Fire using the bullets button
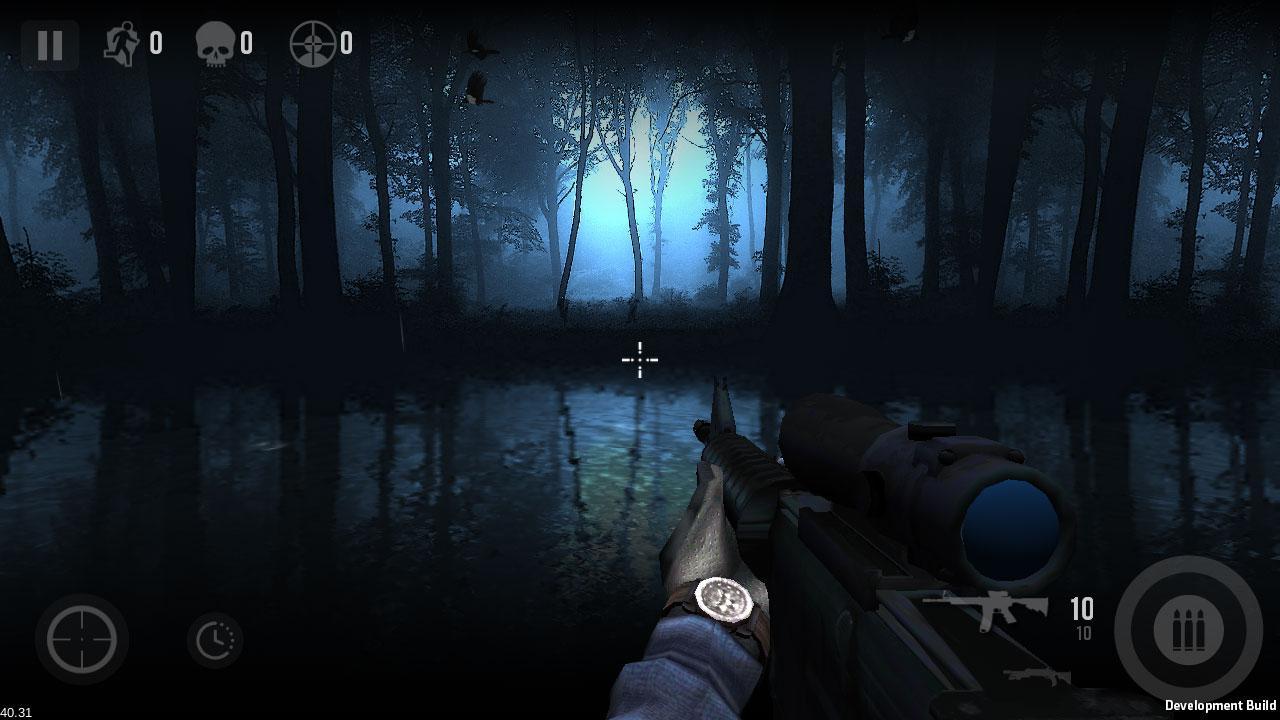 [x=1188, y=630]
